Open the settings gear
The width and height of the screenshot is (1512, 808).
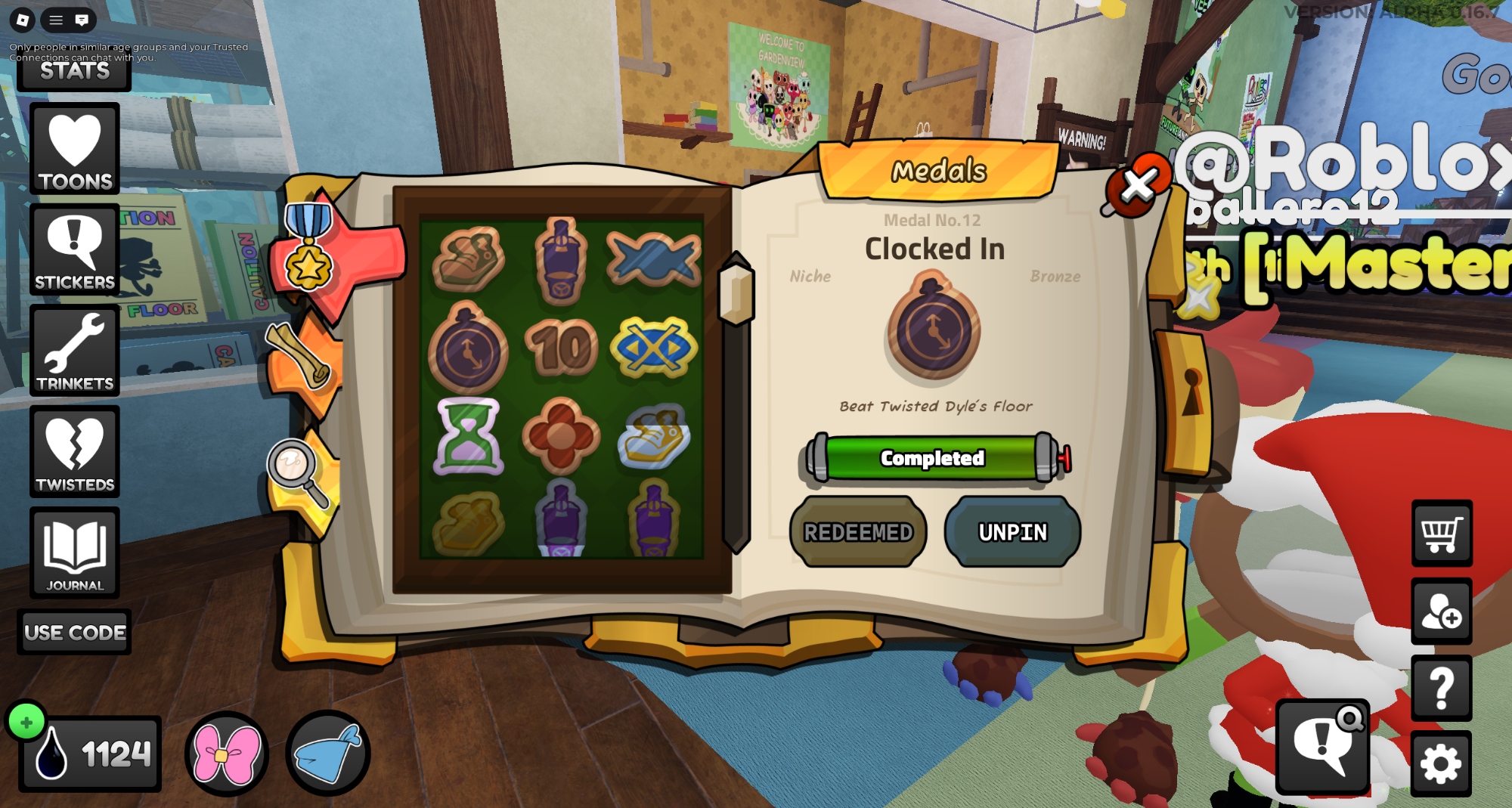point(1441,763)
